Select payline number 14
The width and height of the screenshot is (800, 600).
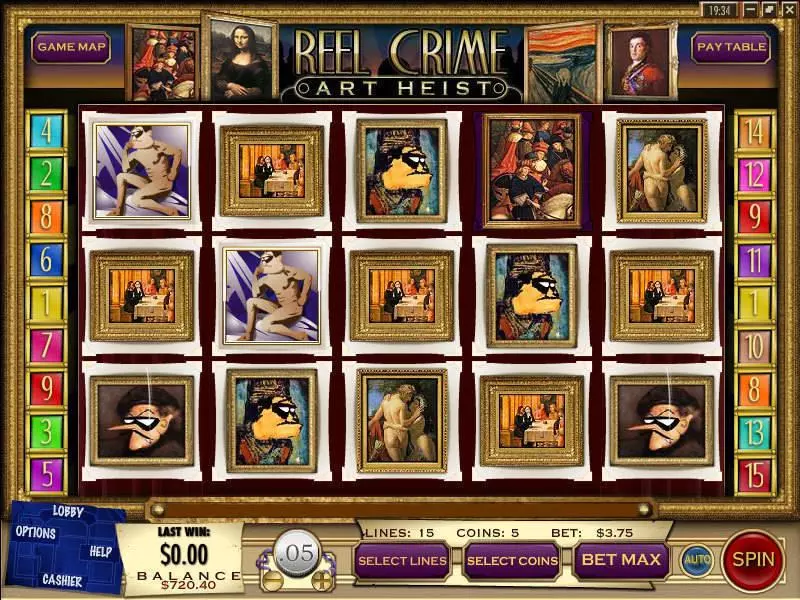click(754, 131)
